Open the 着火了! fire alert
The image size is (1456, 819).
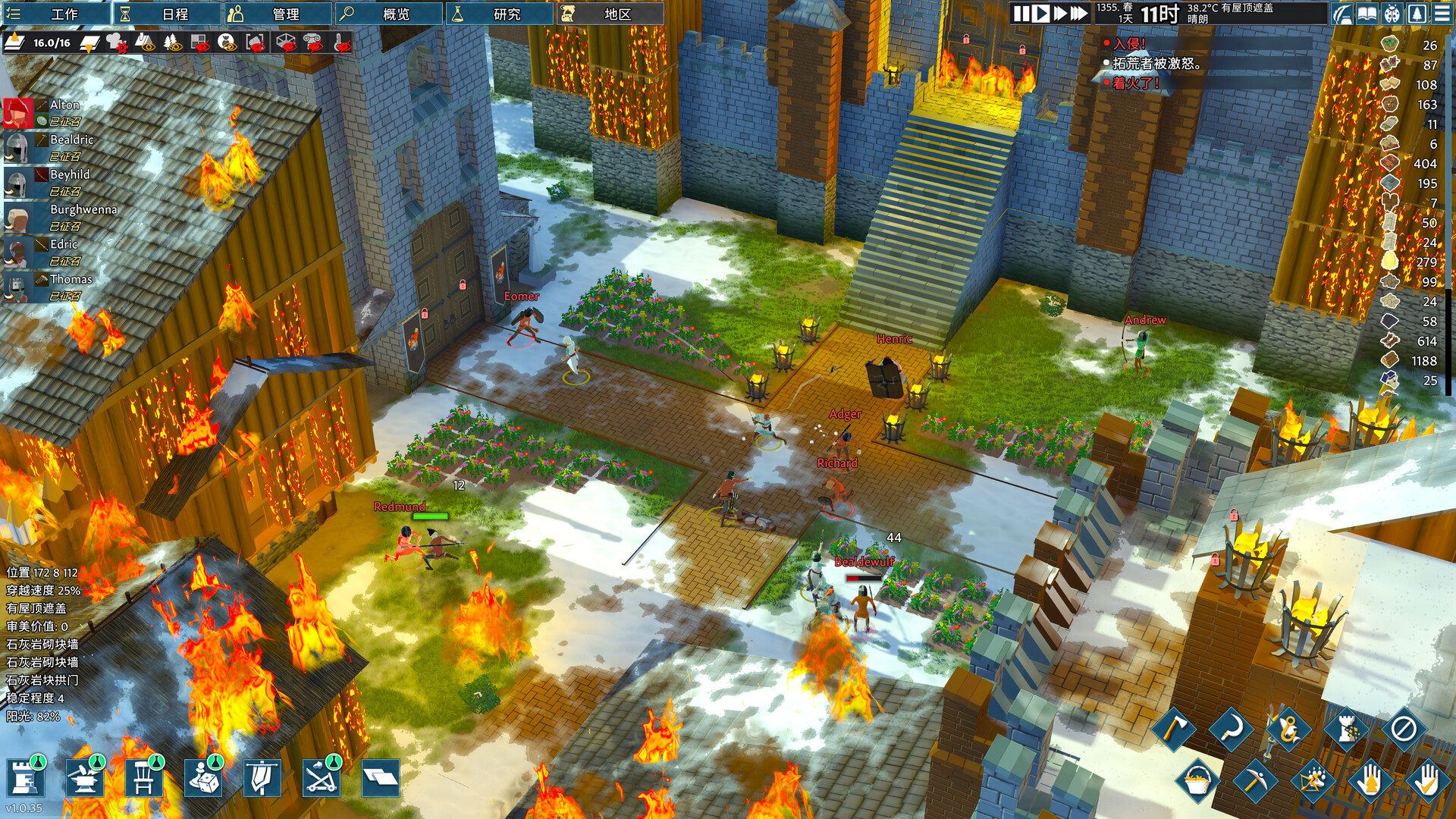(1135, 83)
